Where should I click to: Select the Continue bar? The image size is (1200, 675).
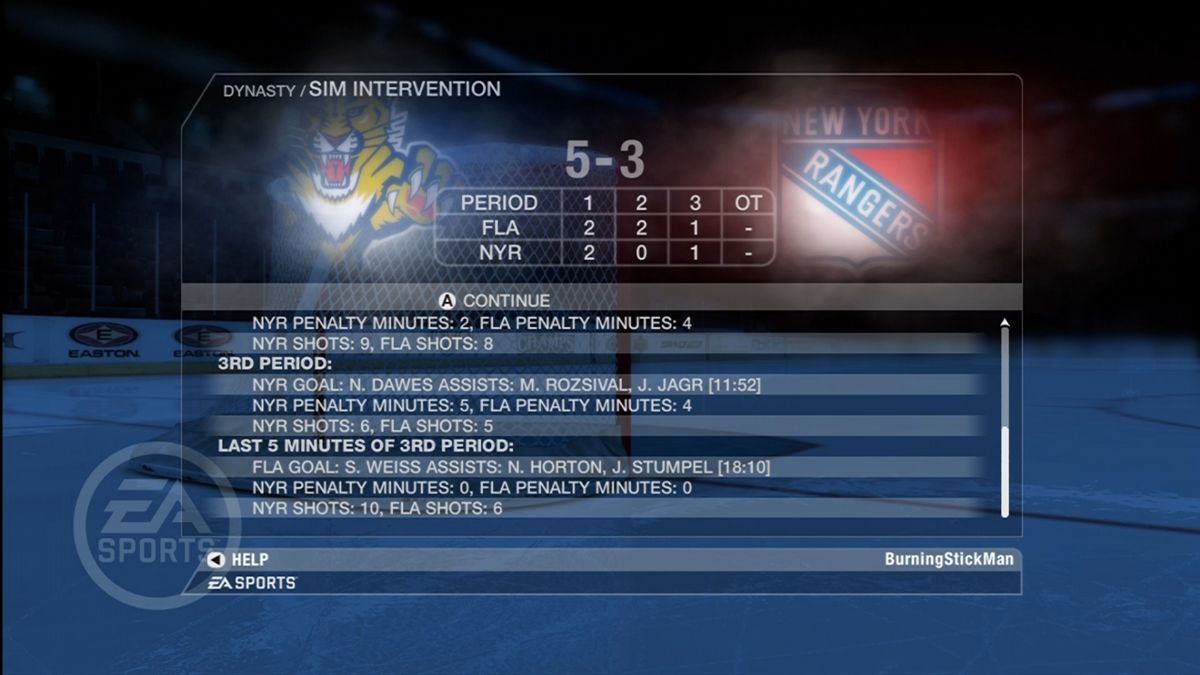click(x=600, y=300)
